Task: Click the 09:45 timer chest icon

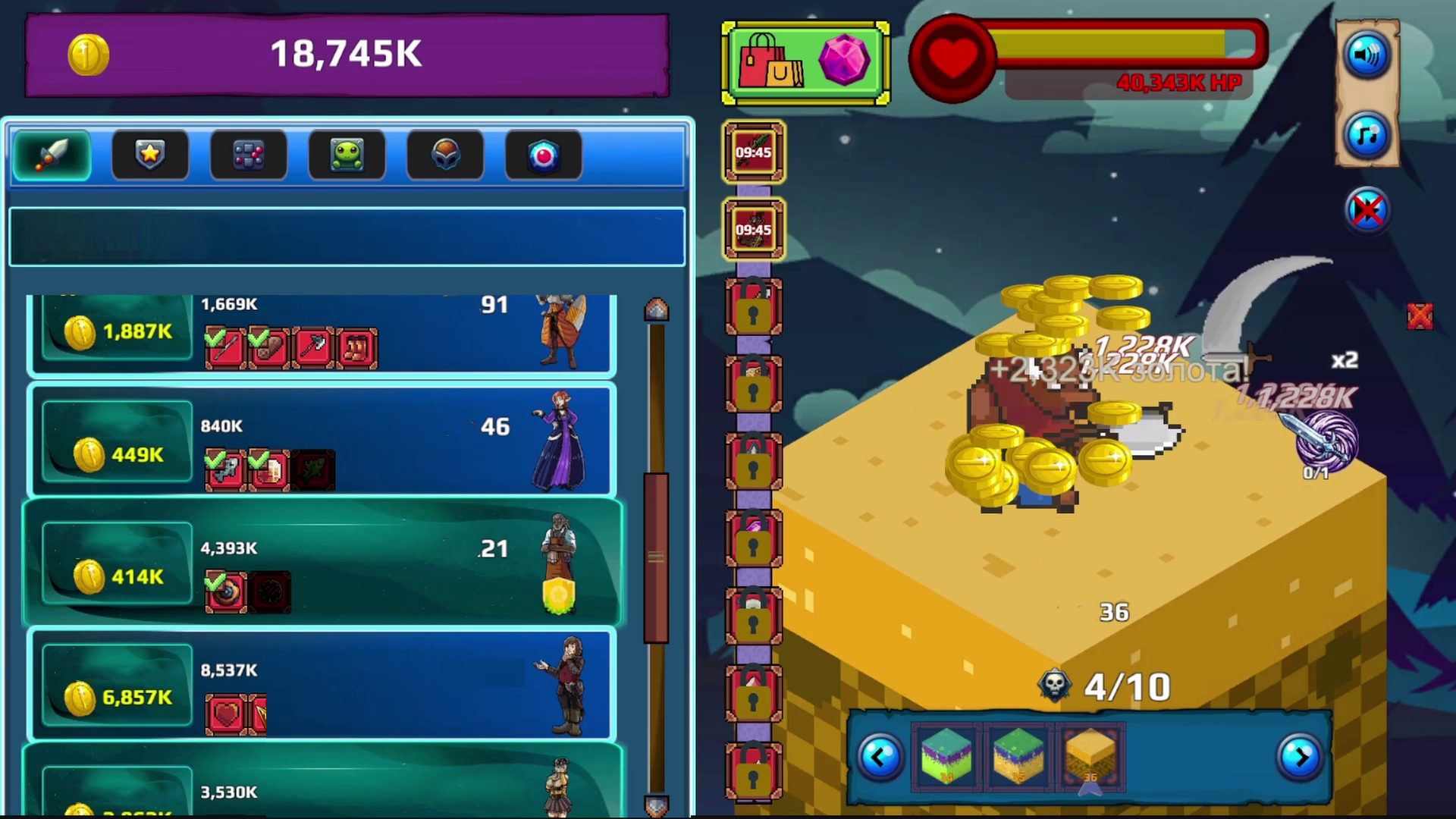Action: [754, 151]
